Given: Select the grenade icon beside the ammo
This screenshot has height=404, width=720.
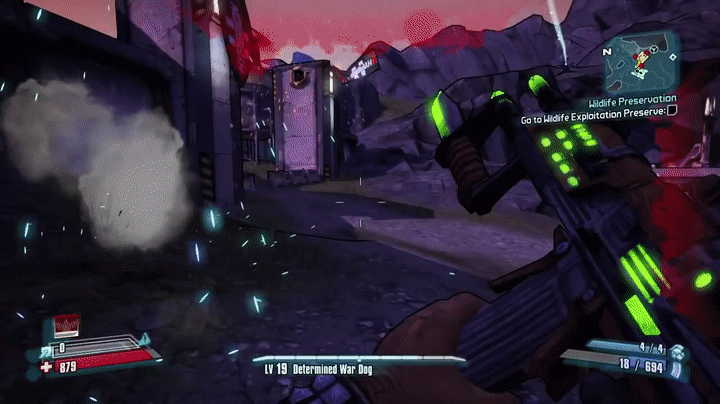Looking at the screenshot, I should click(678, 351).
